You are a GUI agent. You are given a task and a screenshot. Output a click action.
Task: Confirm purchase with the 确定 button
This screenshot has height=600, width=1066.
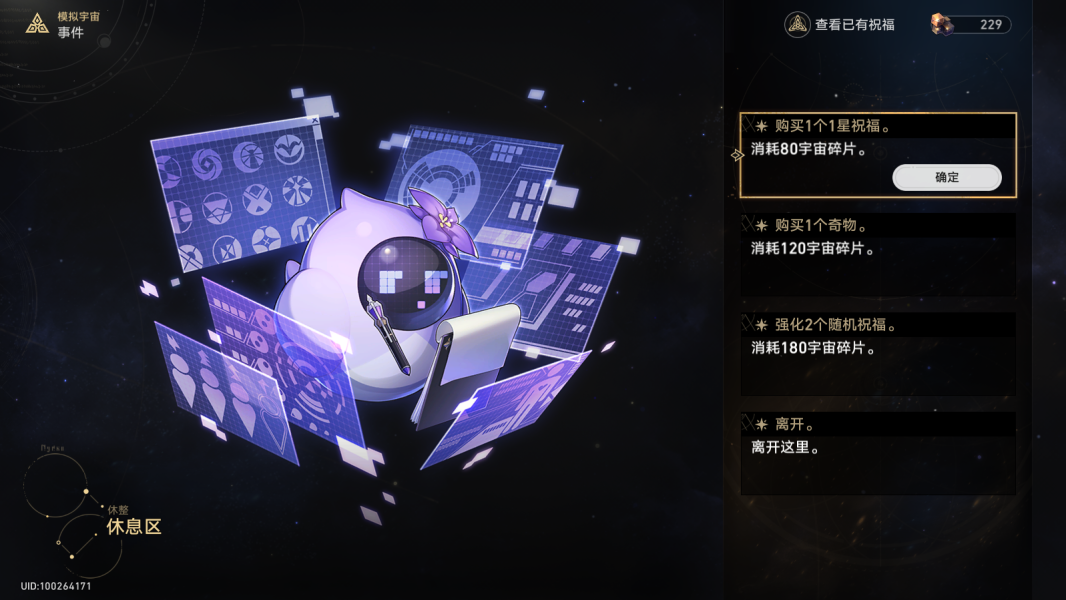(x=946, y=178)
